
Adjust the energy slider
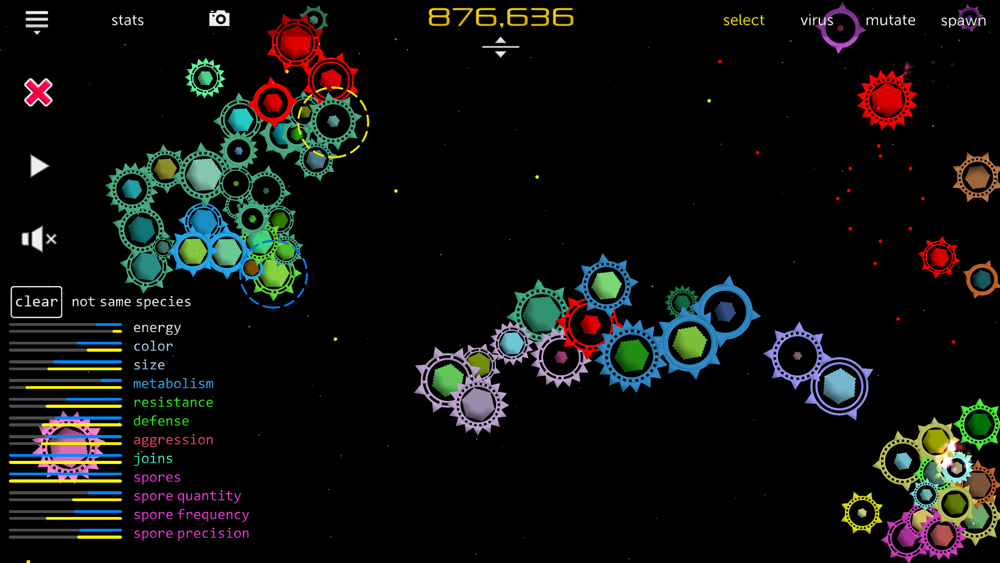(65, 328)
